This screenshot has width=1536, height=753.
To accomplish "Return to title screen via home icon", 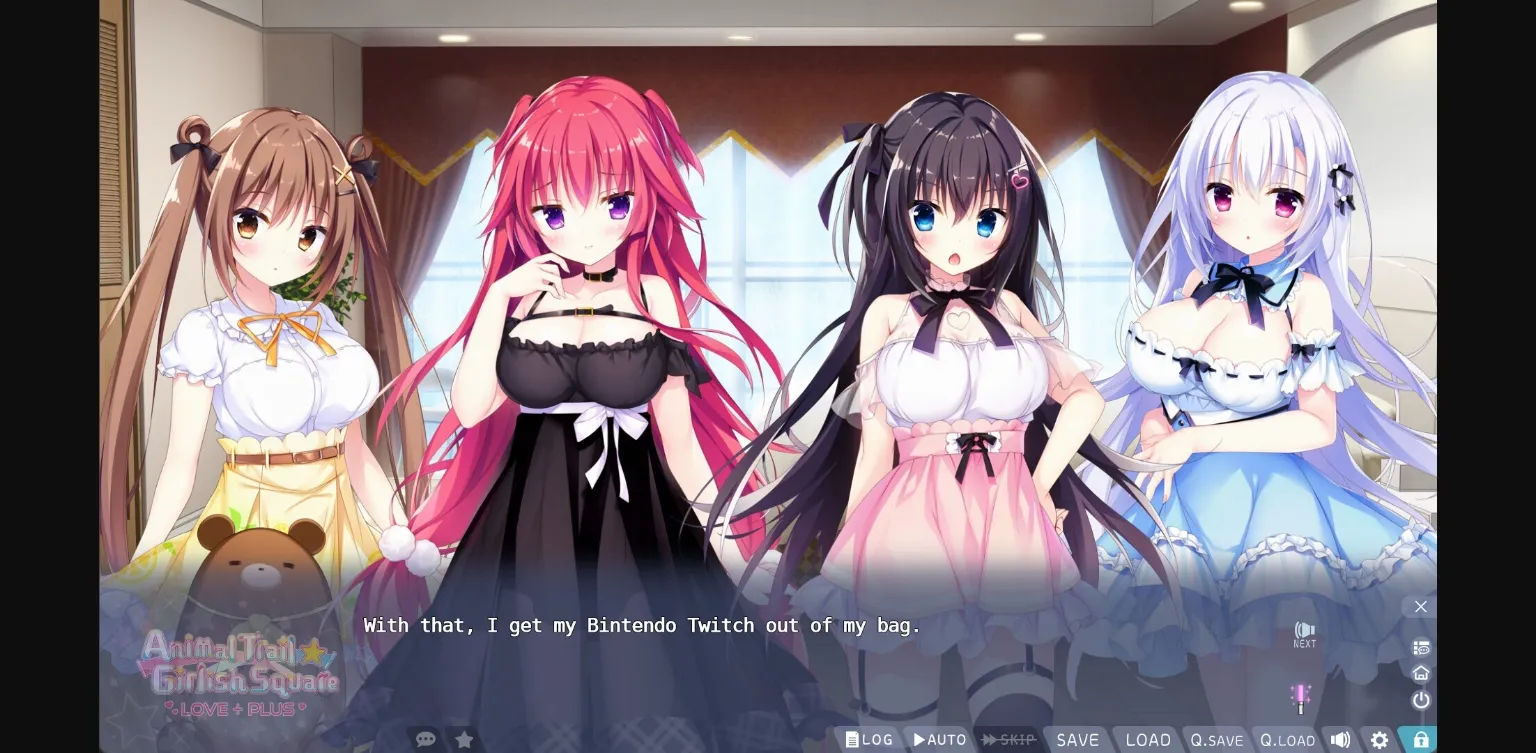I will (x=1420, y=673).
